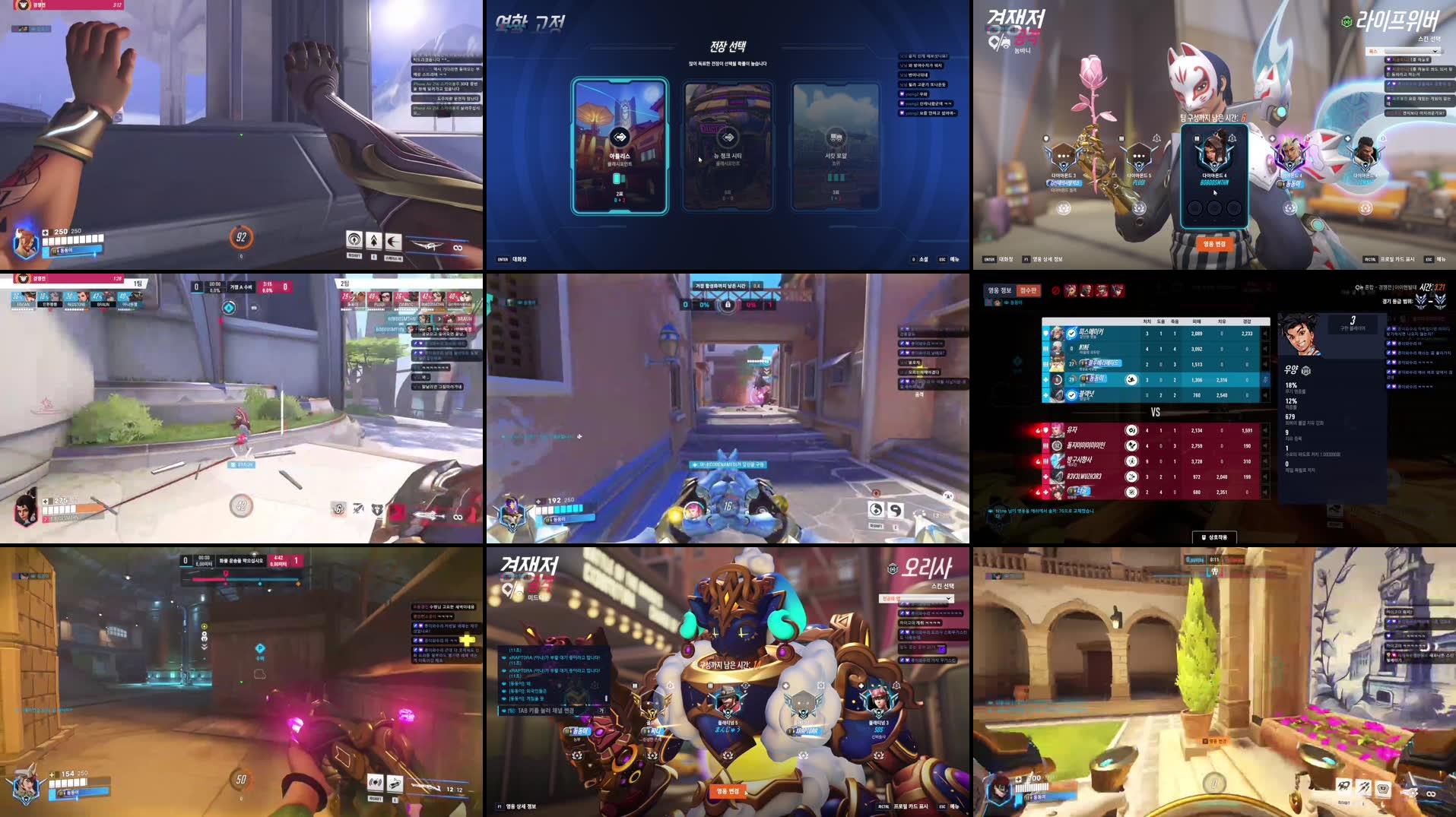Click the 상호작용 button below the scoreboard
The width and height of the screenshot is (1456, 817).
click(x=1217, y=537)
